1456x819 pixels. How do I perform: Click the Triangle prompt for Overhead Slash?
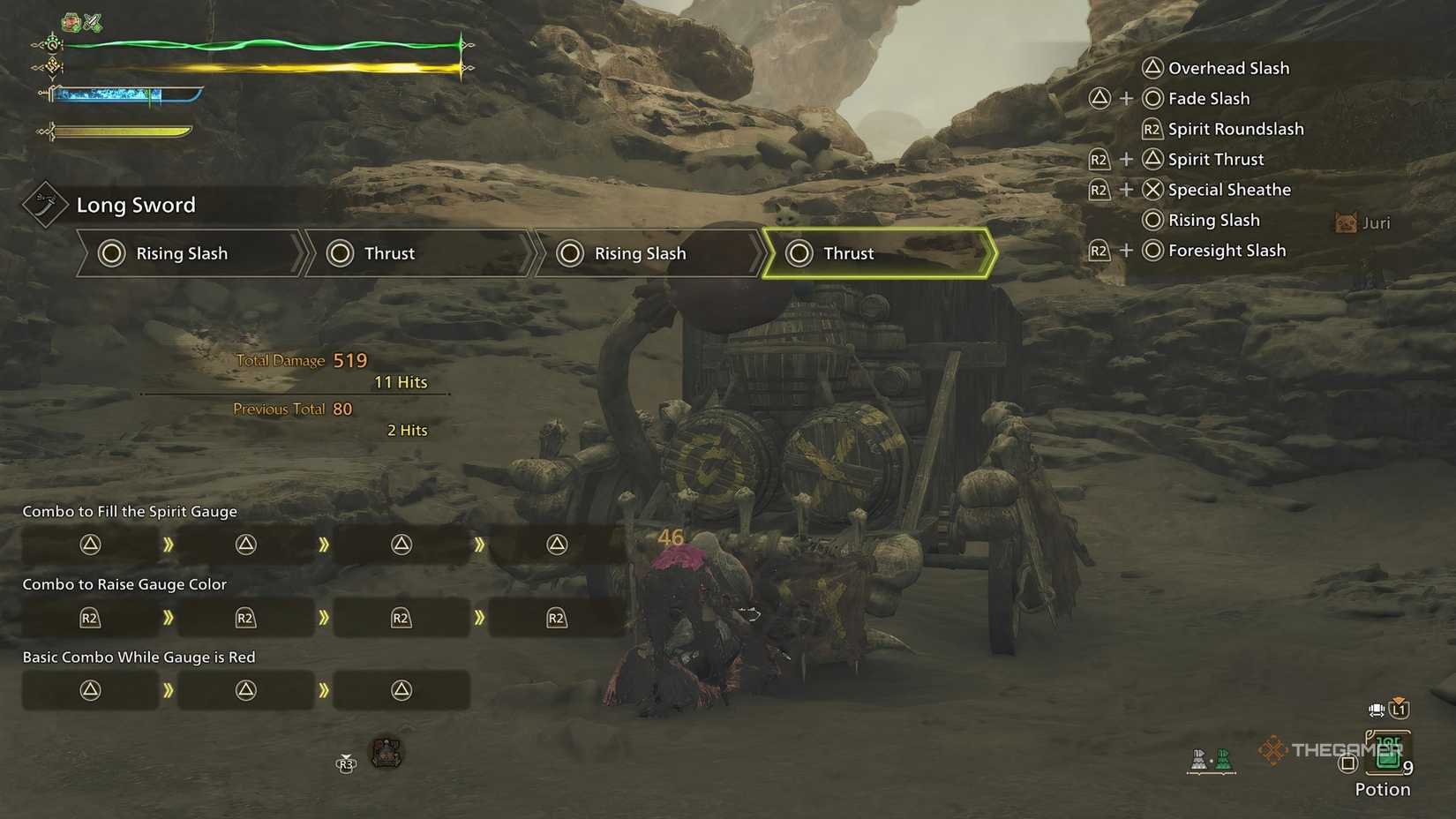1152,67
